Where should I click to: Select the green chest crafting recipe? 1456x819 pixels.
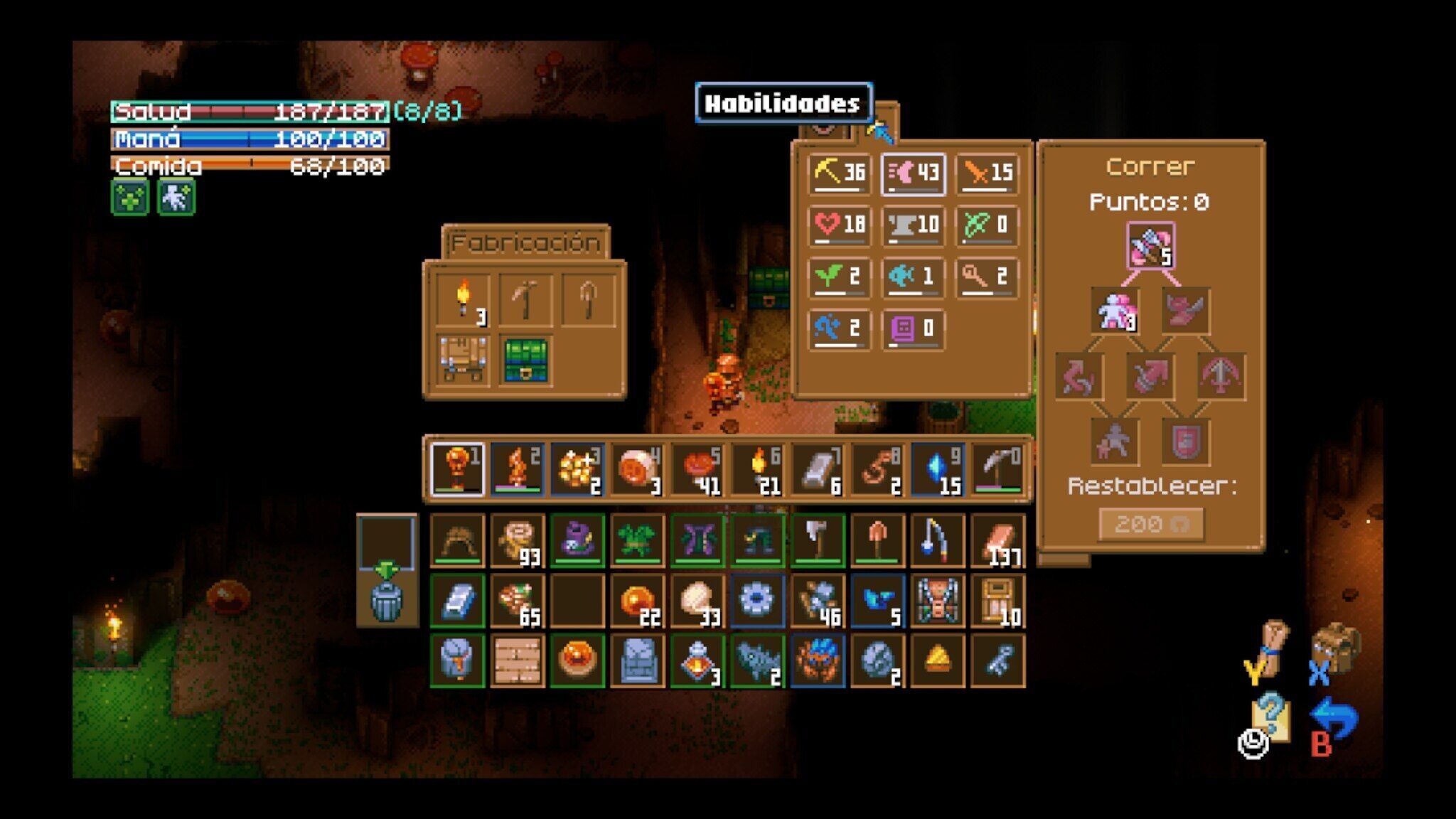coord(526,360)
